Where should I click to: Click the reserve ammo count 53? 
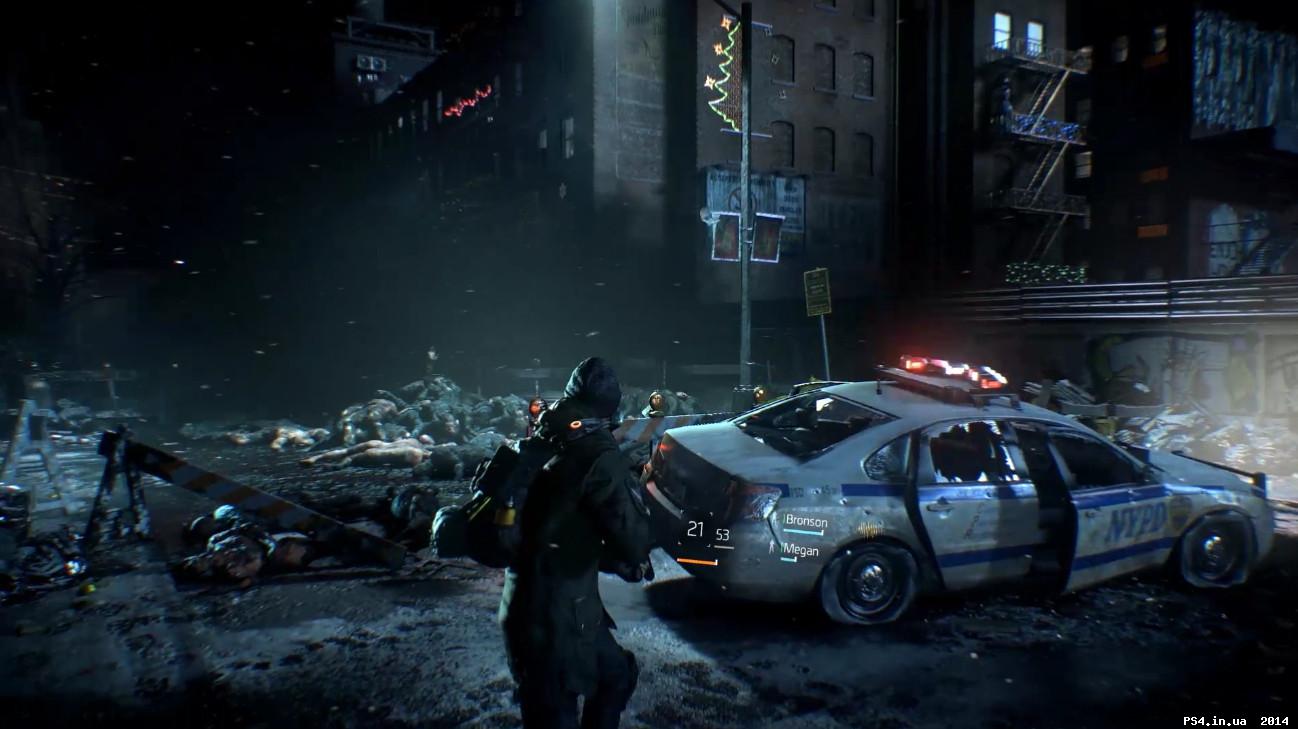pos(722,534)
